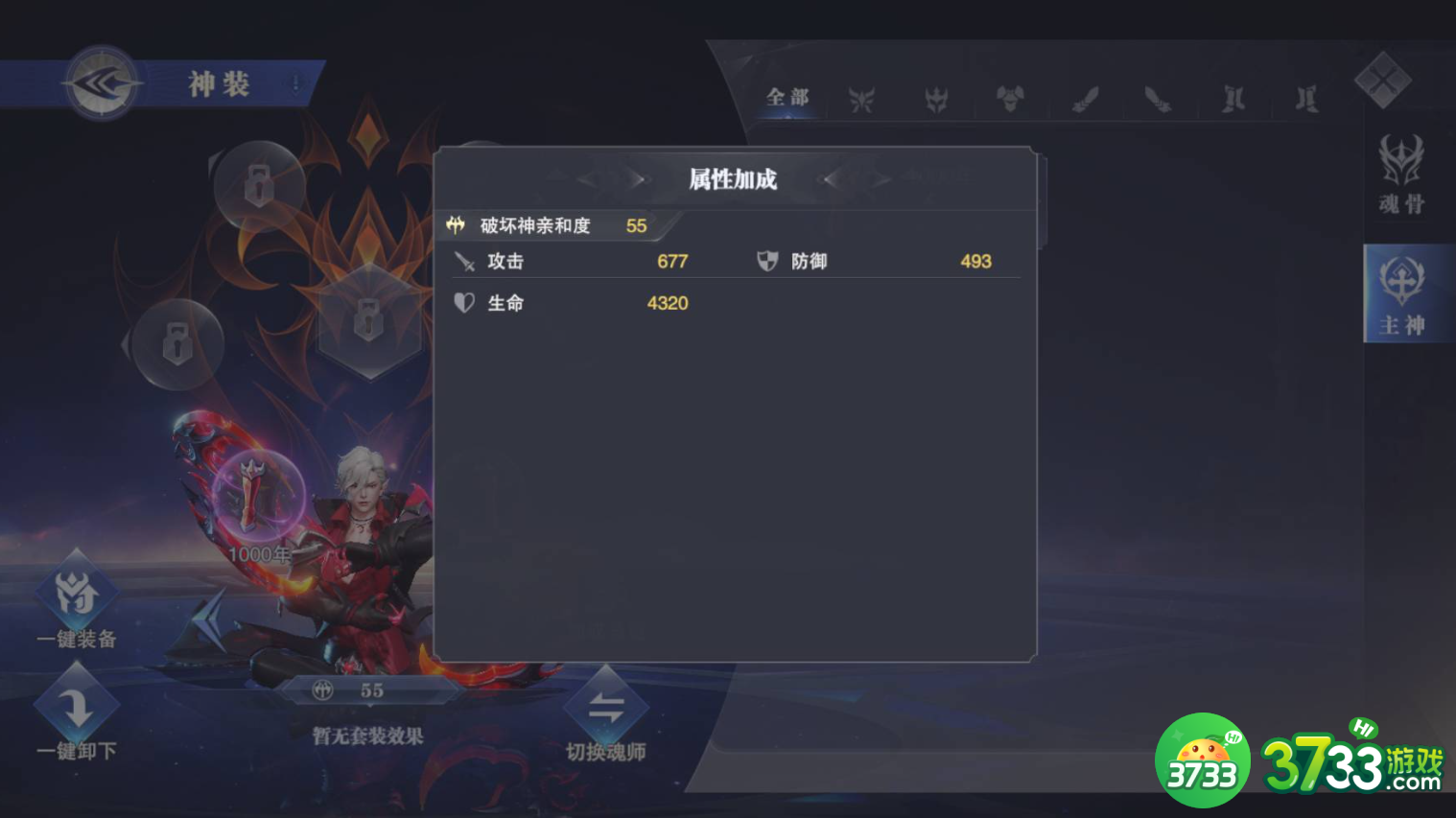Open the left boot equipment filter
The image size is (1456, 818).
[1231, 99]
